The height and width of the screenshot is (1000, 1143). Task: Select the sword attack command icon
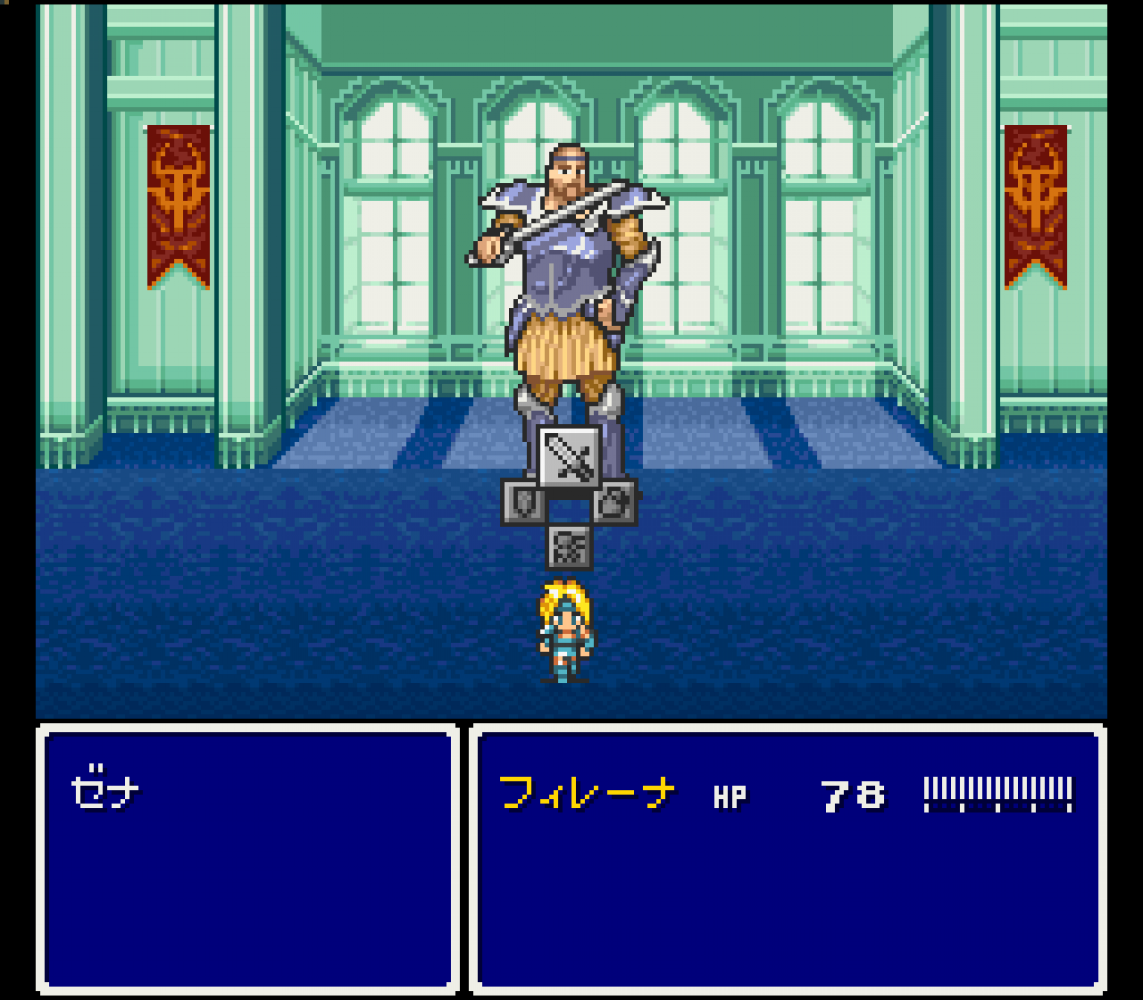(x=569, y=458)
